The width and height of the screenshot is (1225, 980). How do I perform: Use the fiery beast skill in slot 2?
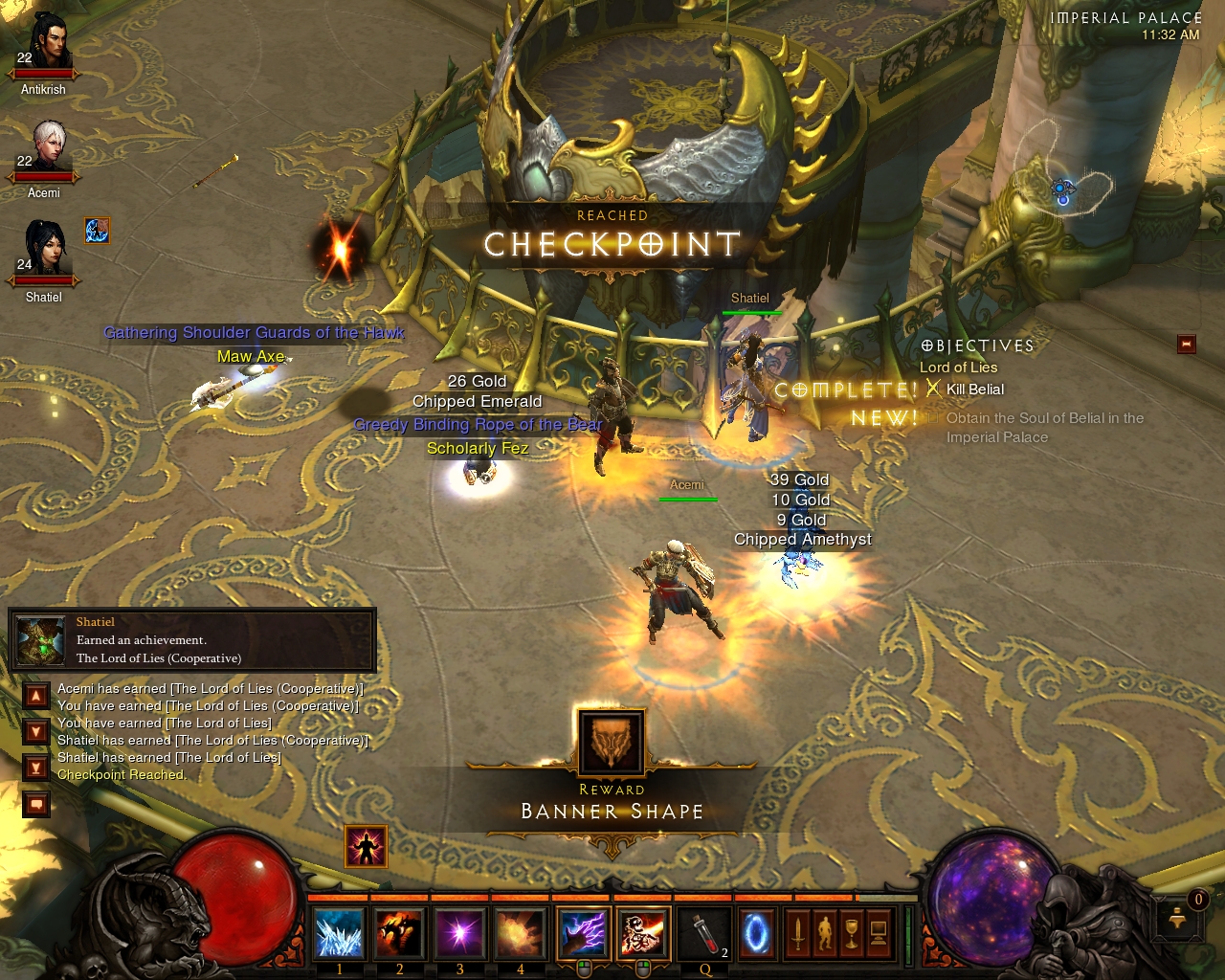click(x=399, y=934)
